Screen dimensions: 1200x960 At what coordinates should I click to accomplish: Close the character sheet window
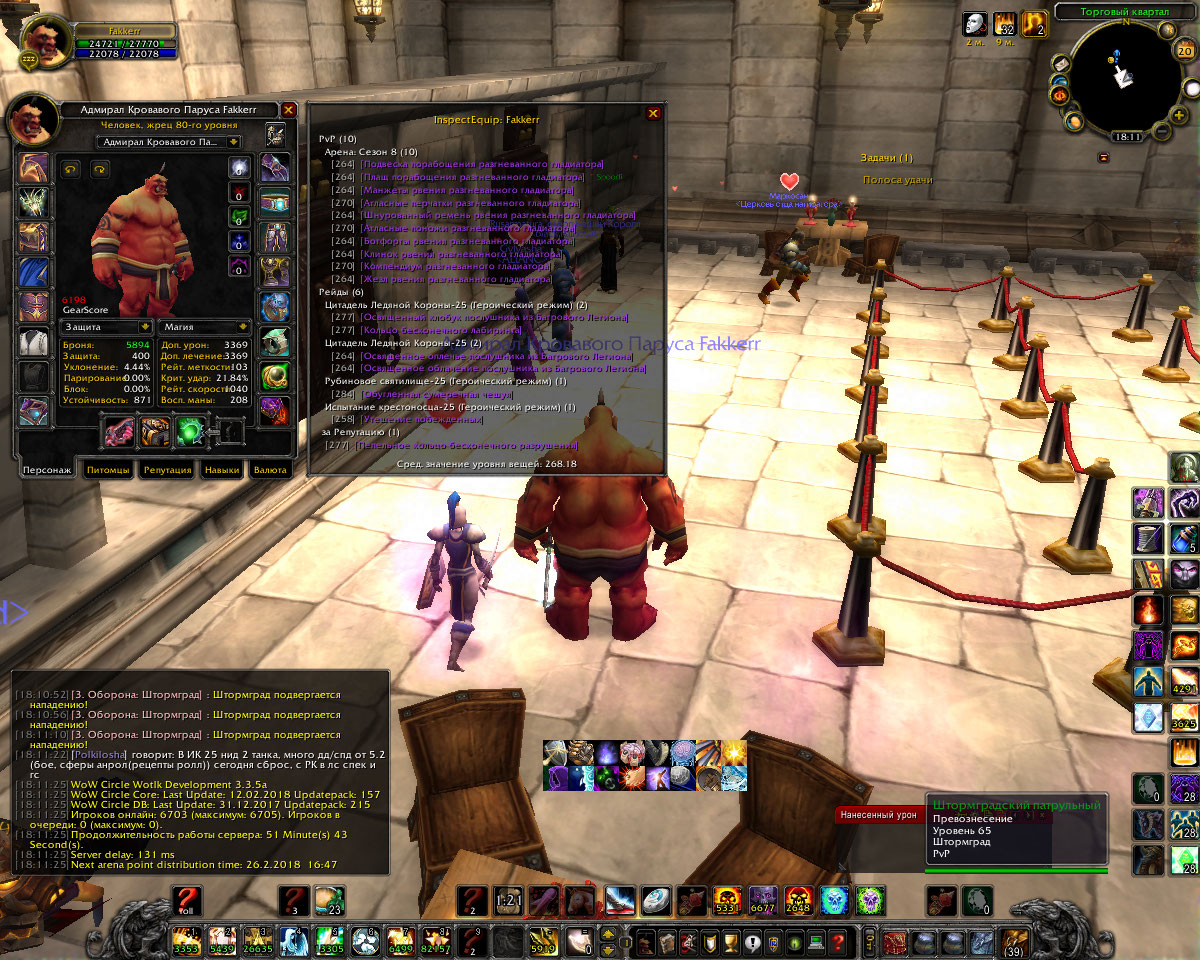[x=289, y=110]
